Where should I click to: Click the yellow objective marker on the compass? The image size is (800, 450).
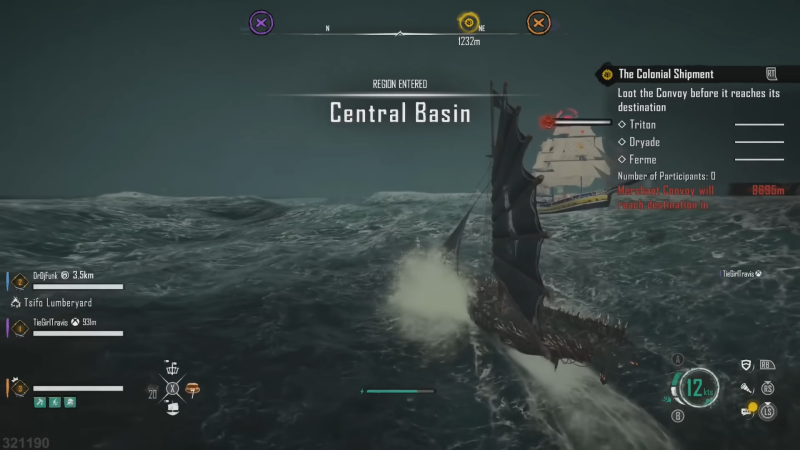pos(467,21)
